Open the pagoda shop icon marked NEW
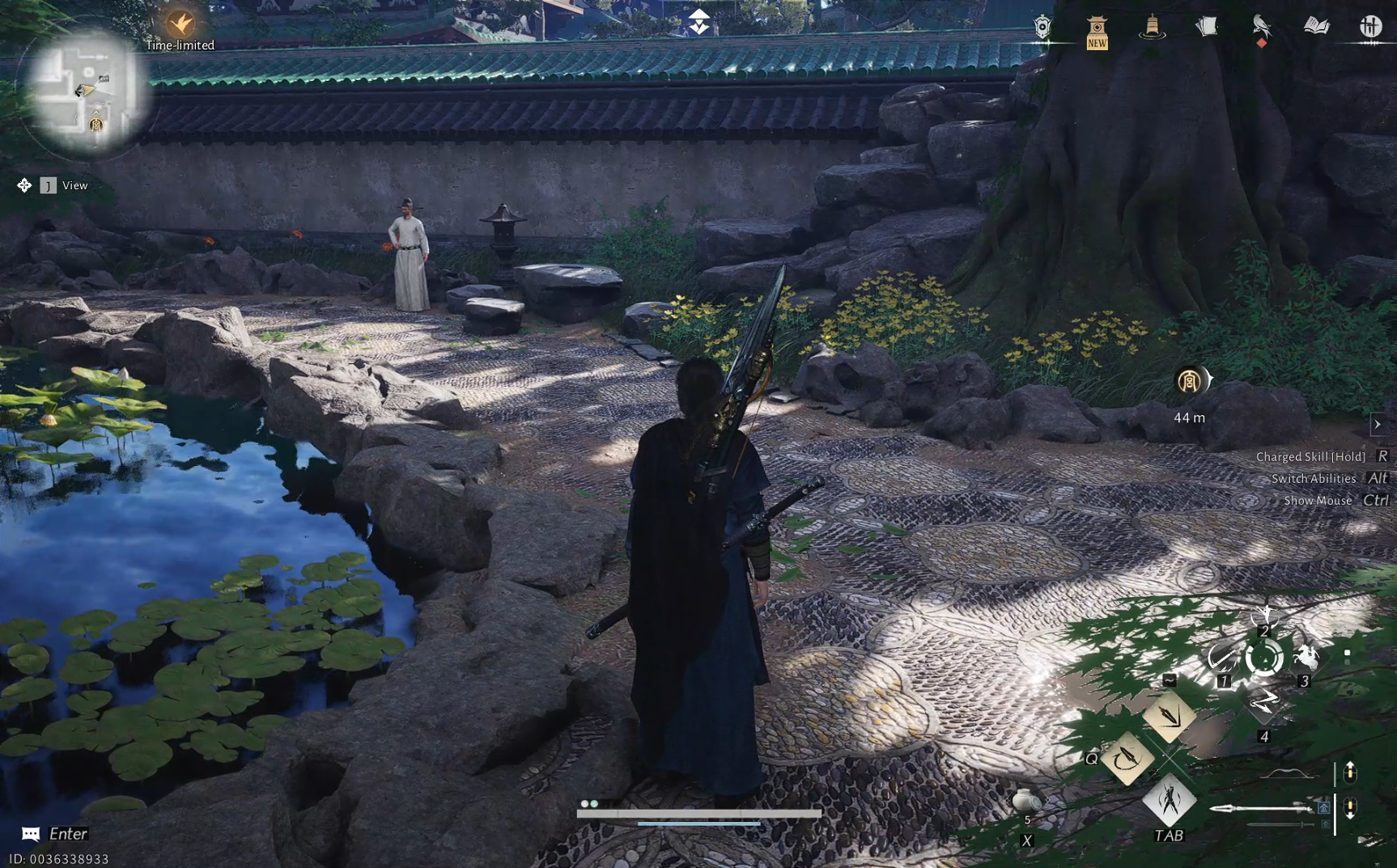1397x868 pixels. (1097, 27)
